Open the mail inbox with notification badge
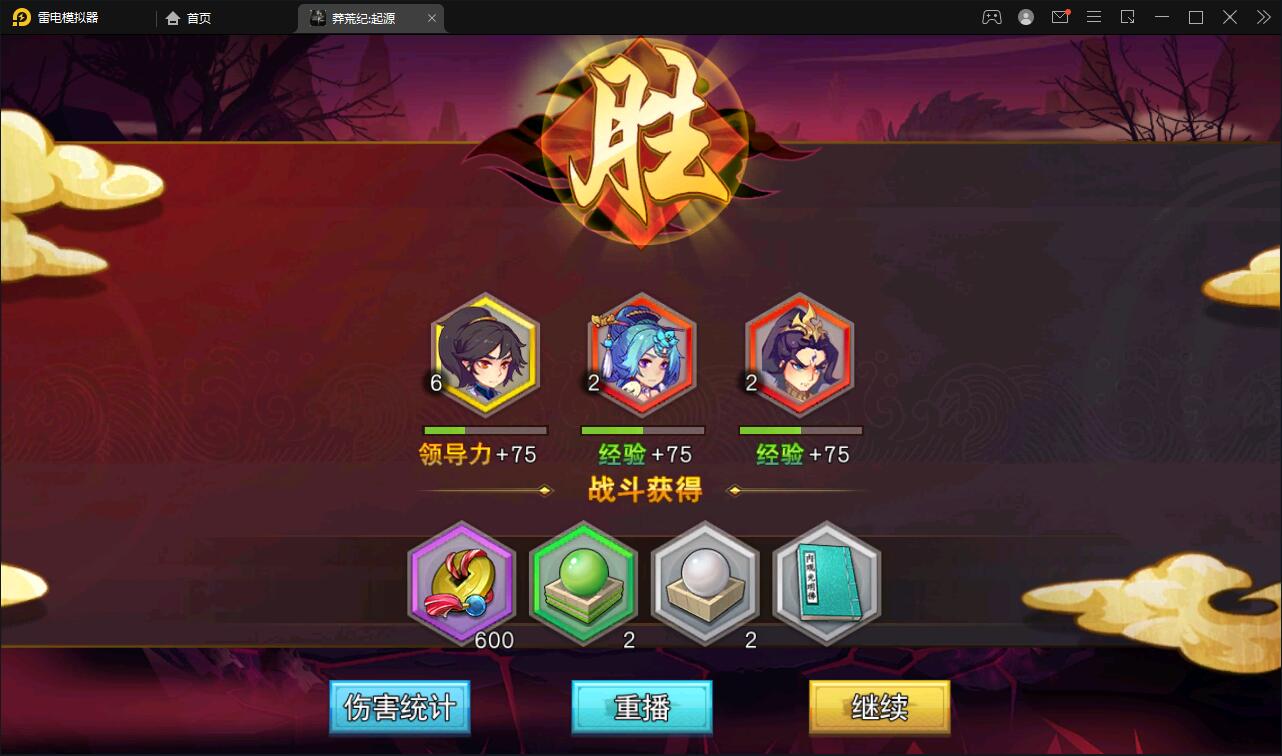 pyautogui.click(x=1059, y=16)
